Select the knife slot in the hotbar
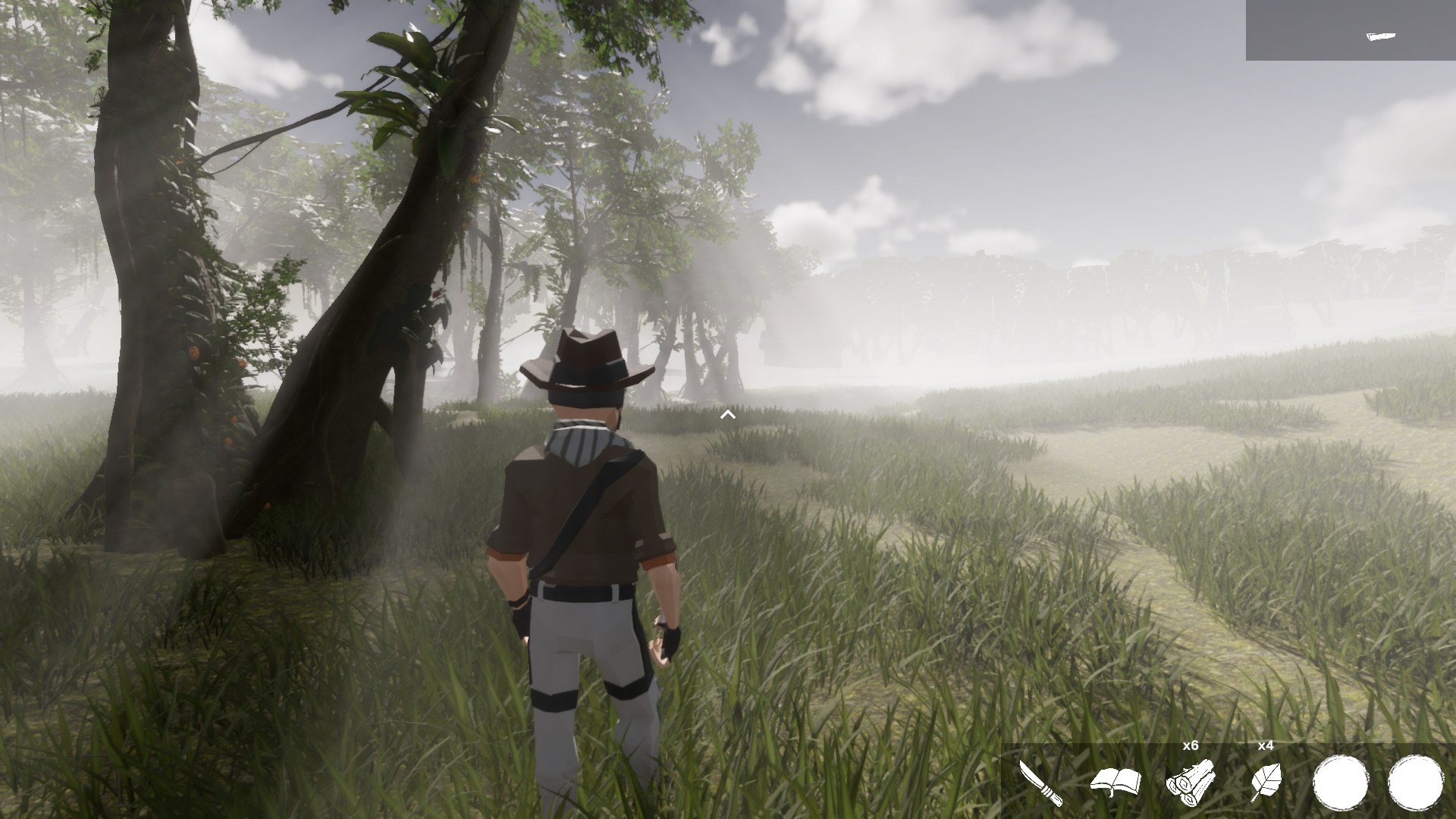This screenshot has width=1456, height=819. click(x=1040, y=782)
